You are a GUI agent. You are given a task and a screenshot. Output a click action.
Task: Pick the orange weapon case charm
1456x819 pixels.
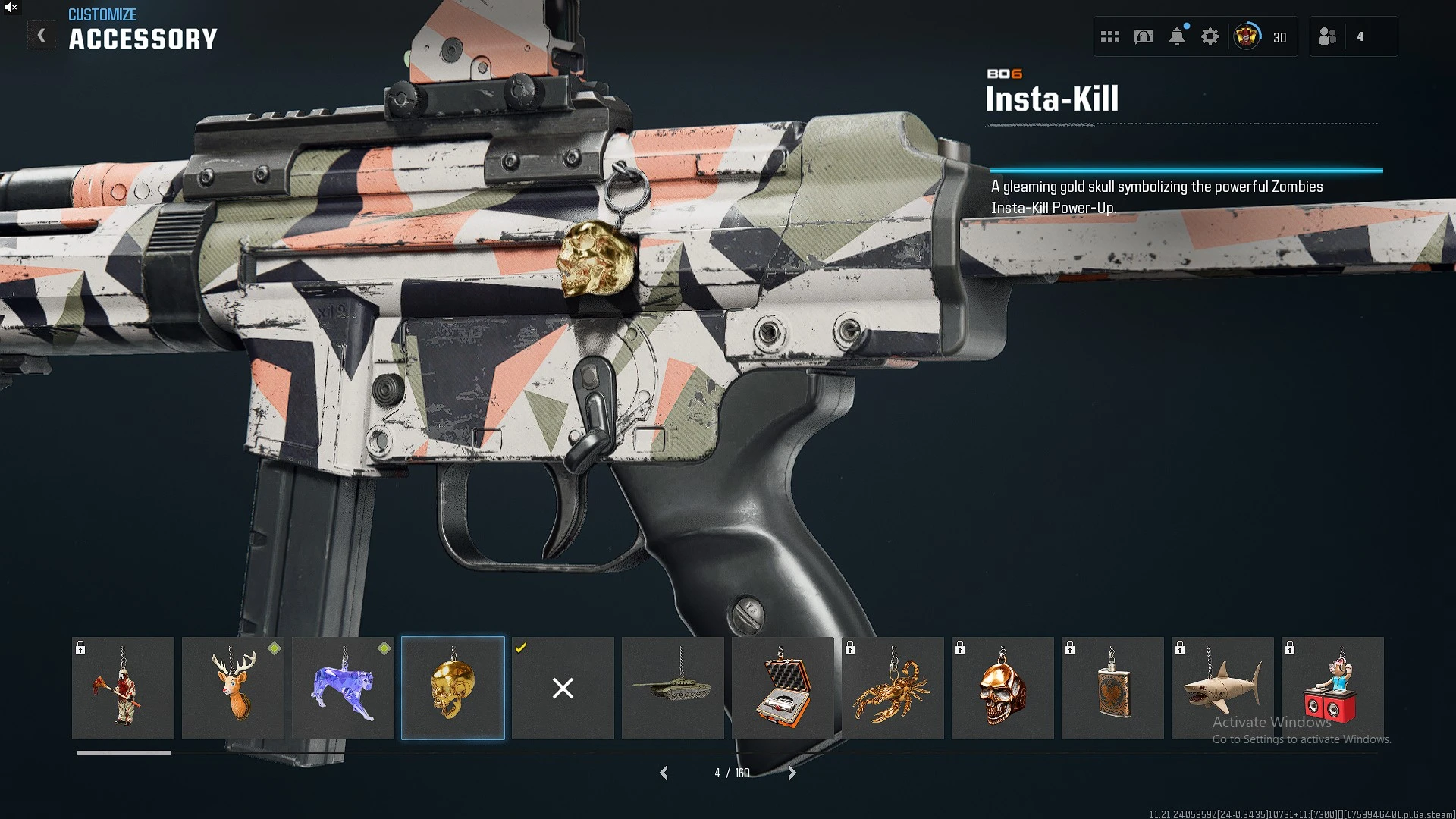point(783,688)
